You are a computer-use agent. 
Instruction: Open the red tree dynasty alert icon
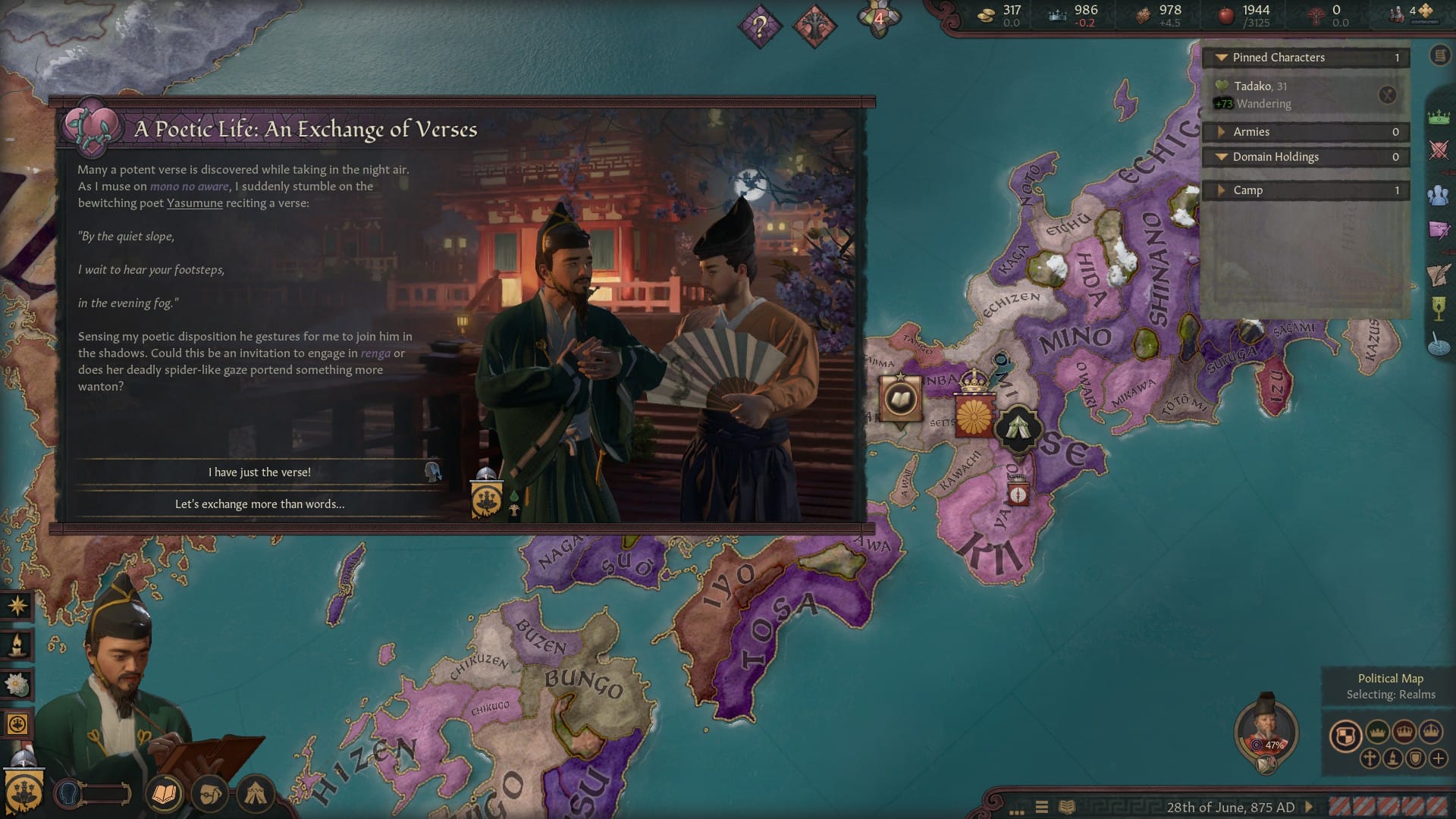coord(814,27)
